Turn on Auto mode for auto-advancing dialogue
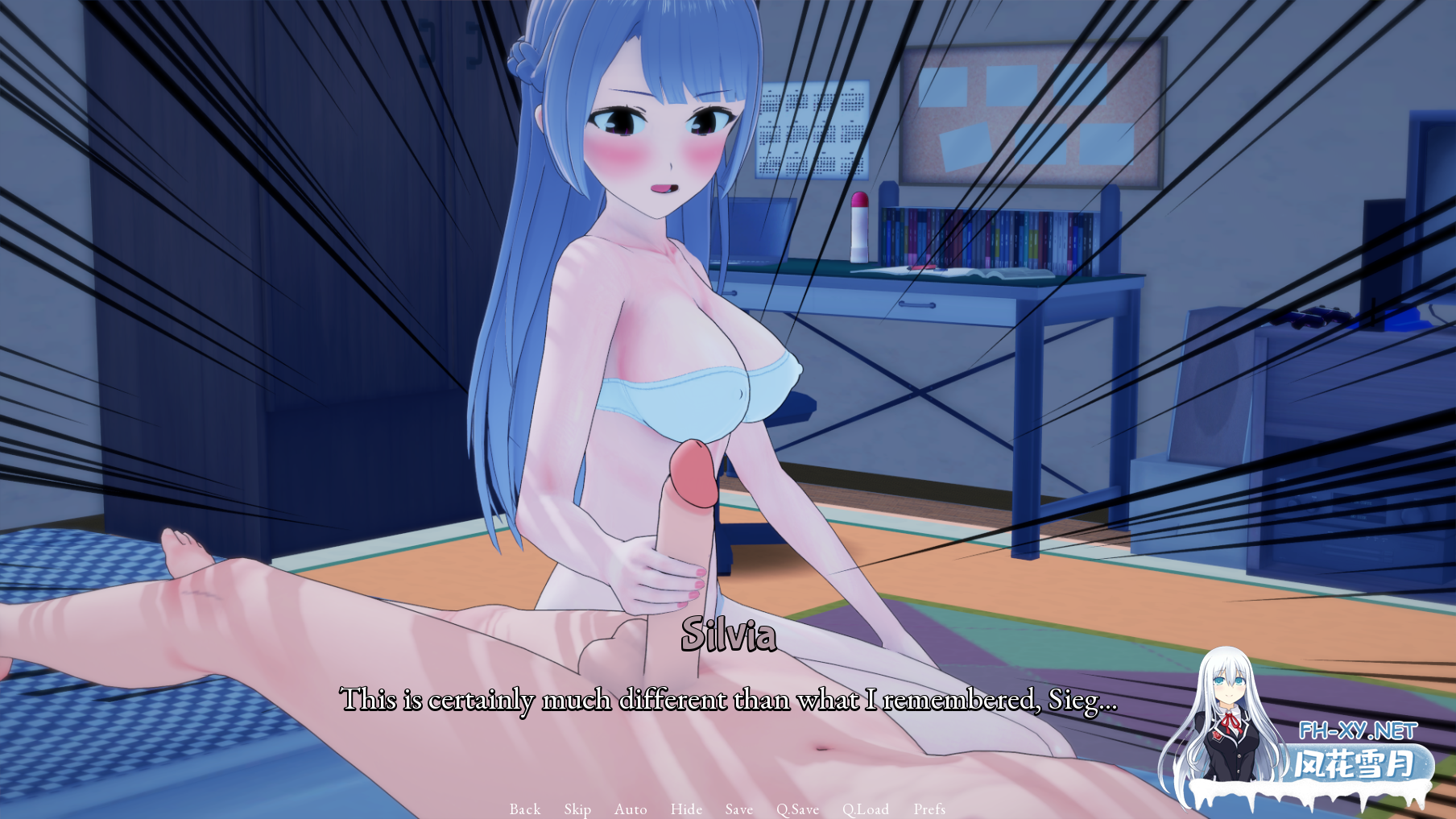The image size is (1456, 819). (631, 809)
